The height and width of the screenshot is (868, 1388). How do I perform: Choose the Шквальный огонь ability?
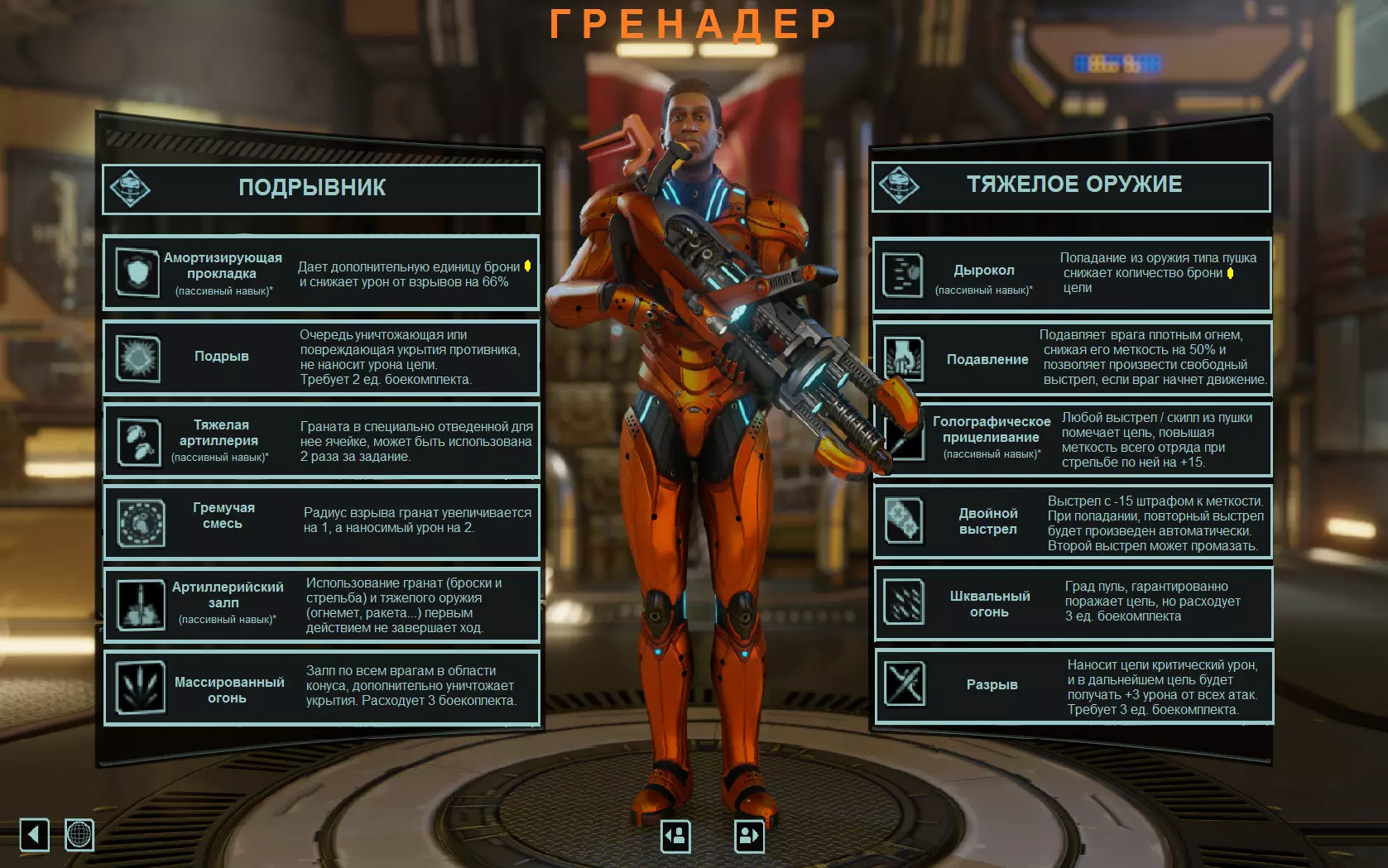[x=1073, y=603]
